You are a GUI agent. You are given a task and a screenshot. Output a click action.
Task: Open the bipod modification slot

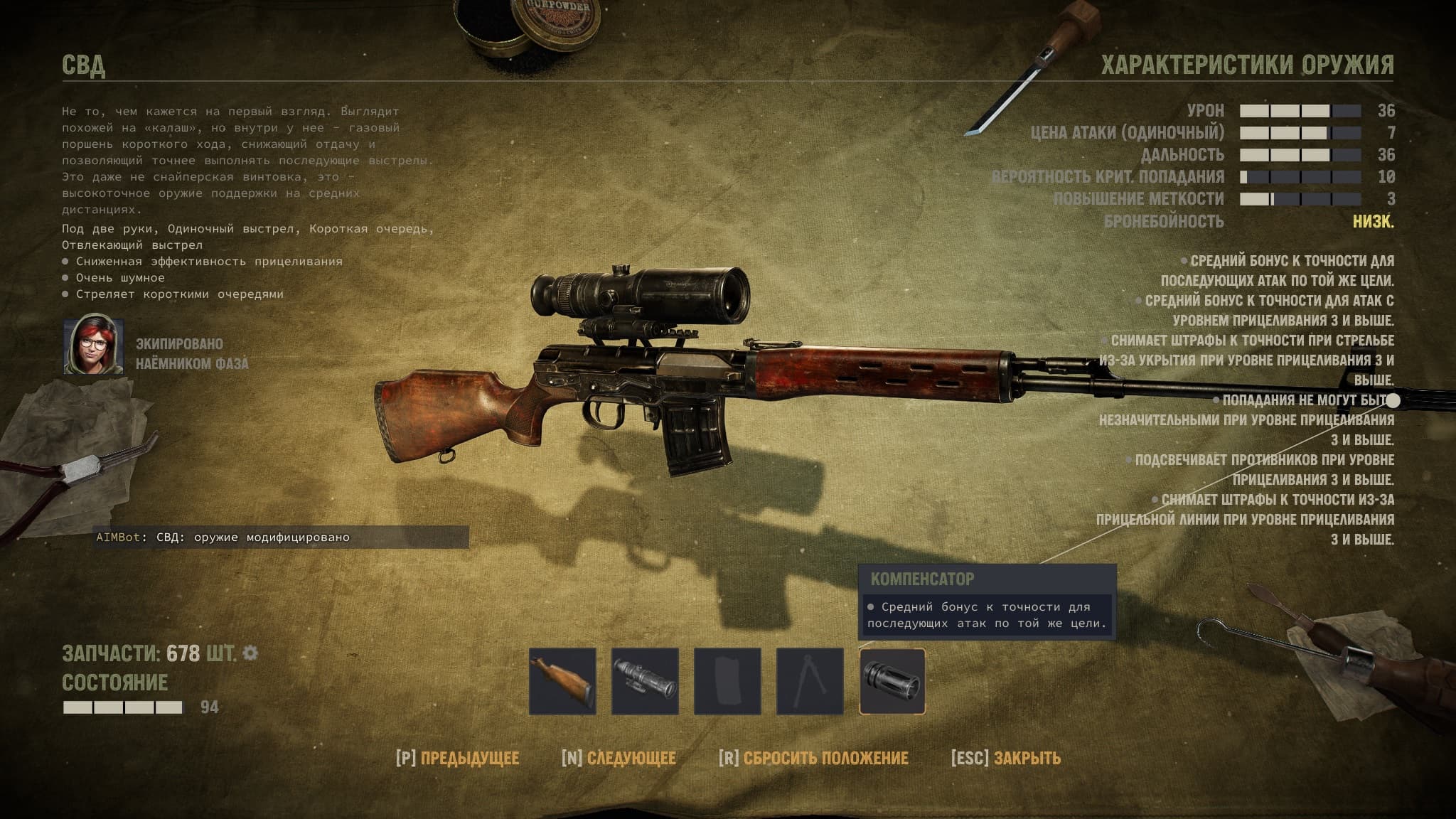tap(810, 681)
